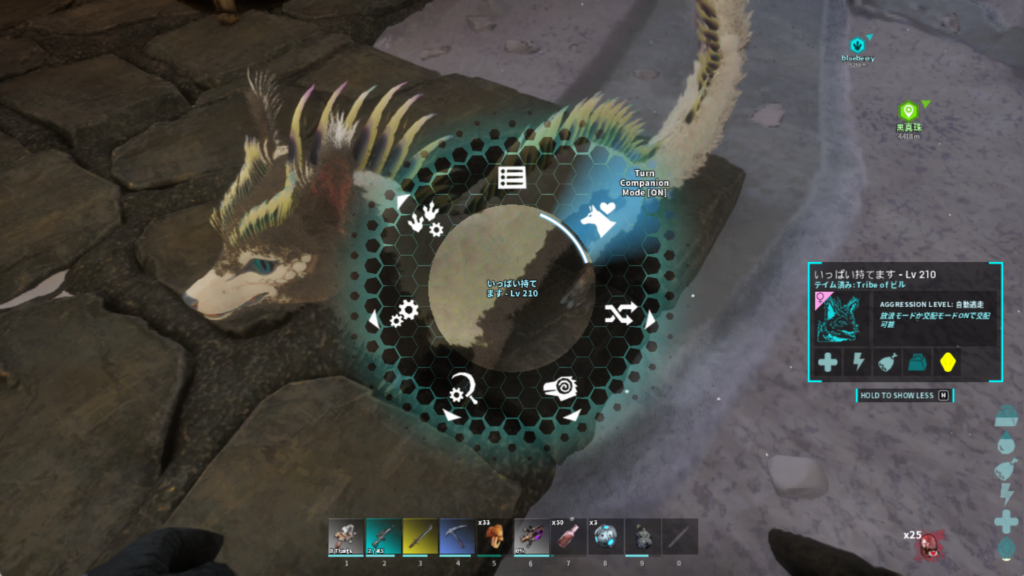Open the double gears radial option
Image resolution: width=1024 pixels, height=576 pixels.
tap(404, 314)
